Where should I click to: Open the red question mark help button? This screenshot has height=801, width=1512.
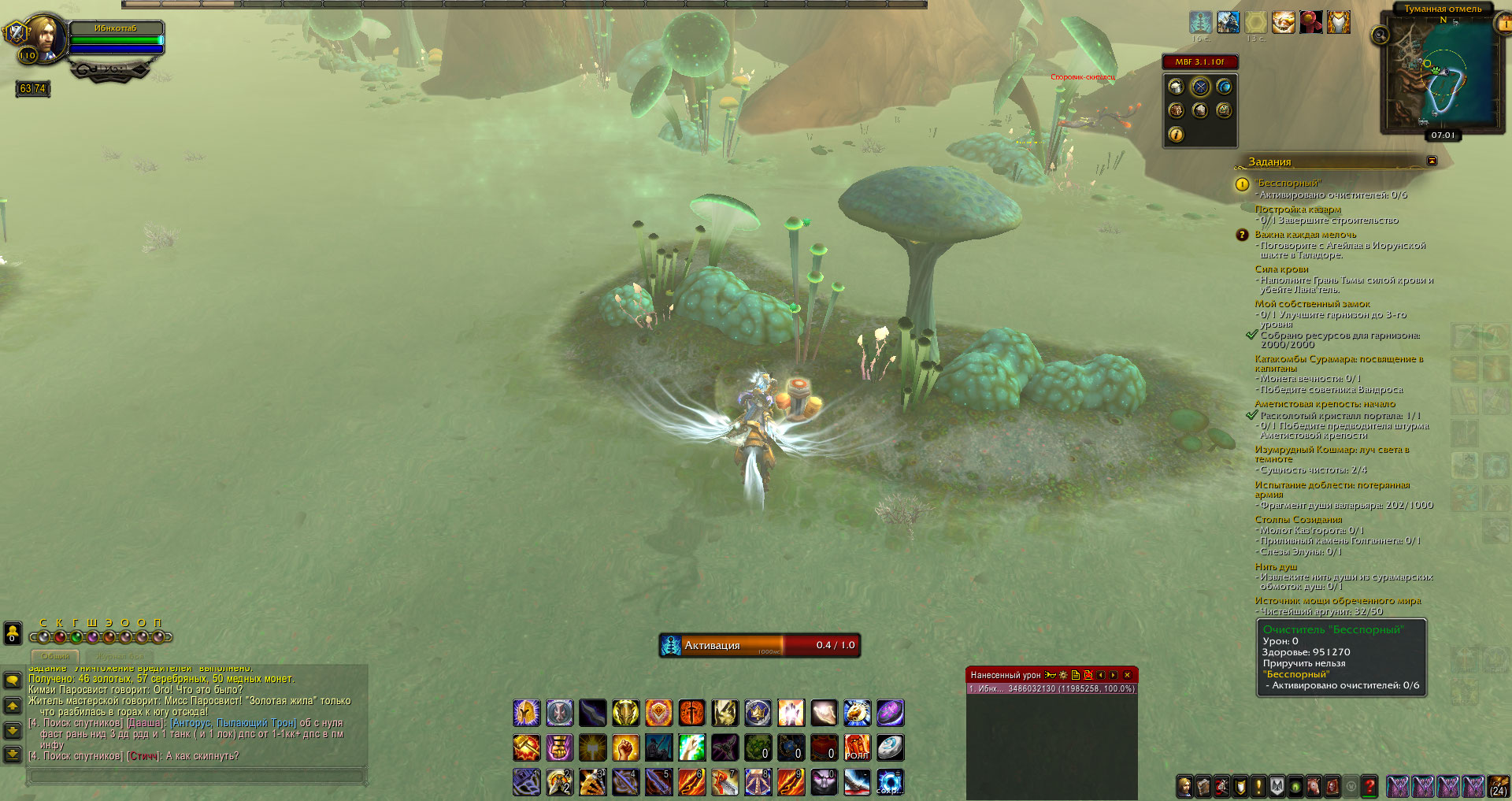point(1369,785)
